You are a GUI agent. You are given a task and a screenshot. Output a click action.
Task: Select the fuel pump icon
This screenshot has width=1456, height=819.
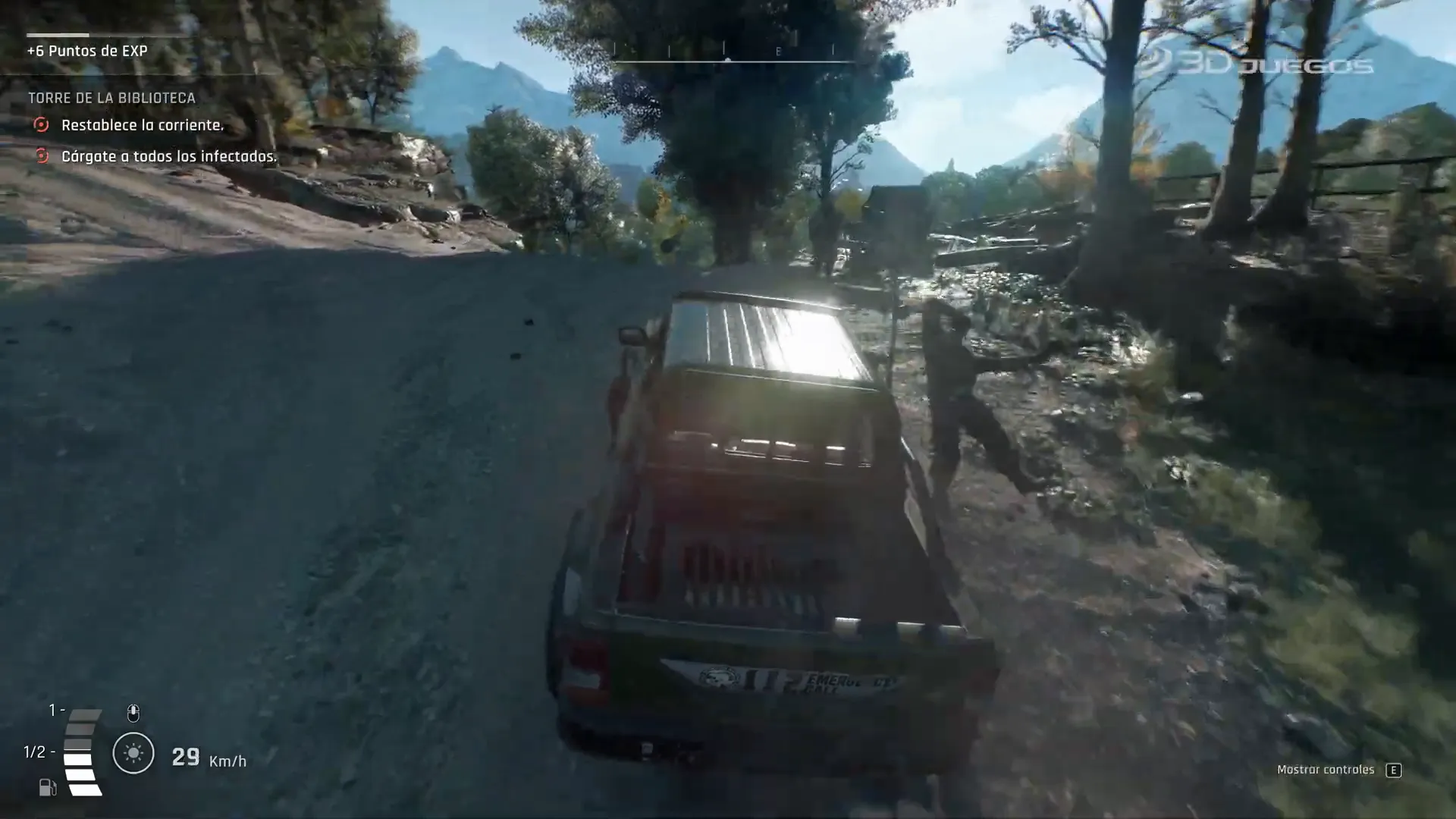tap(47, 789)
